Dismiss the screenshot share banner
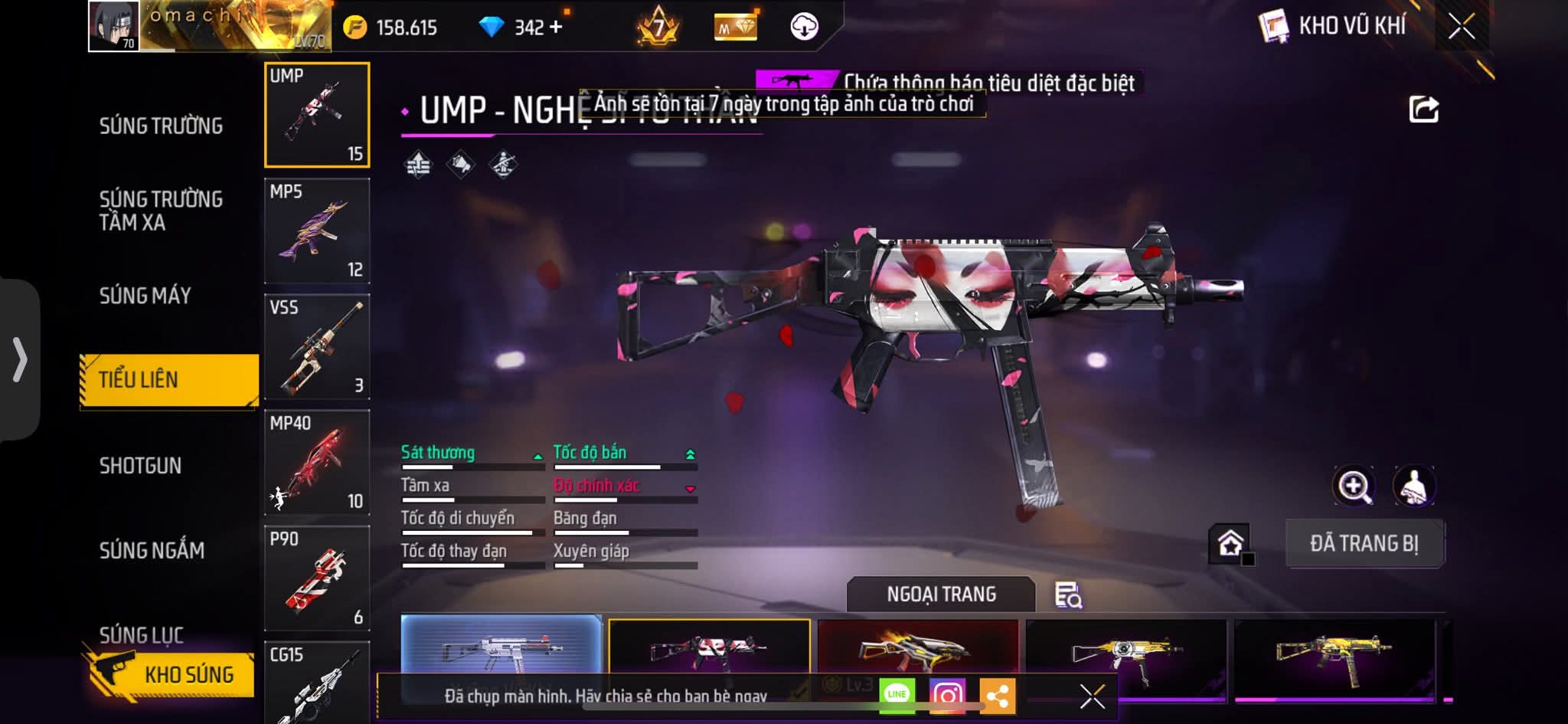Screen dimensions: 1568x724 coord(1092,696)
